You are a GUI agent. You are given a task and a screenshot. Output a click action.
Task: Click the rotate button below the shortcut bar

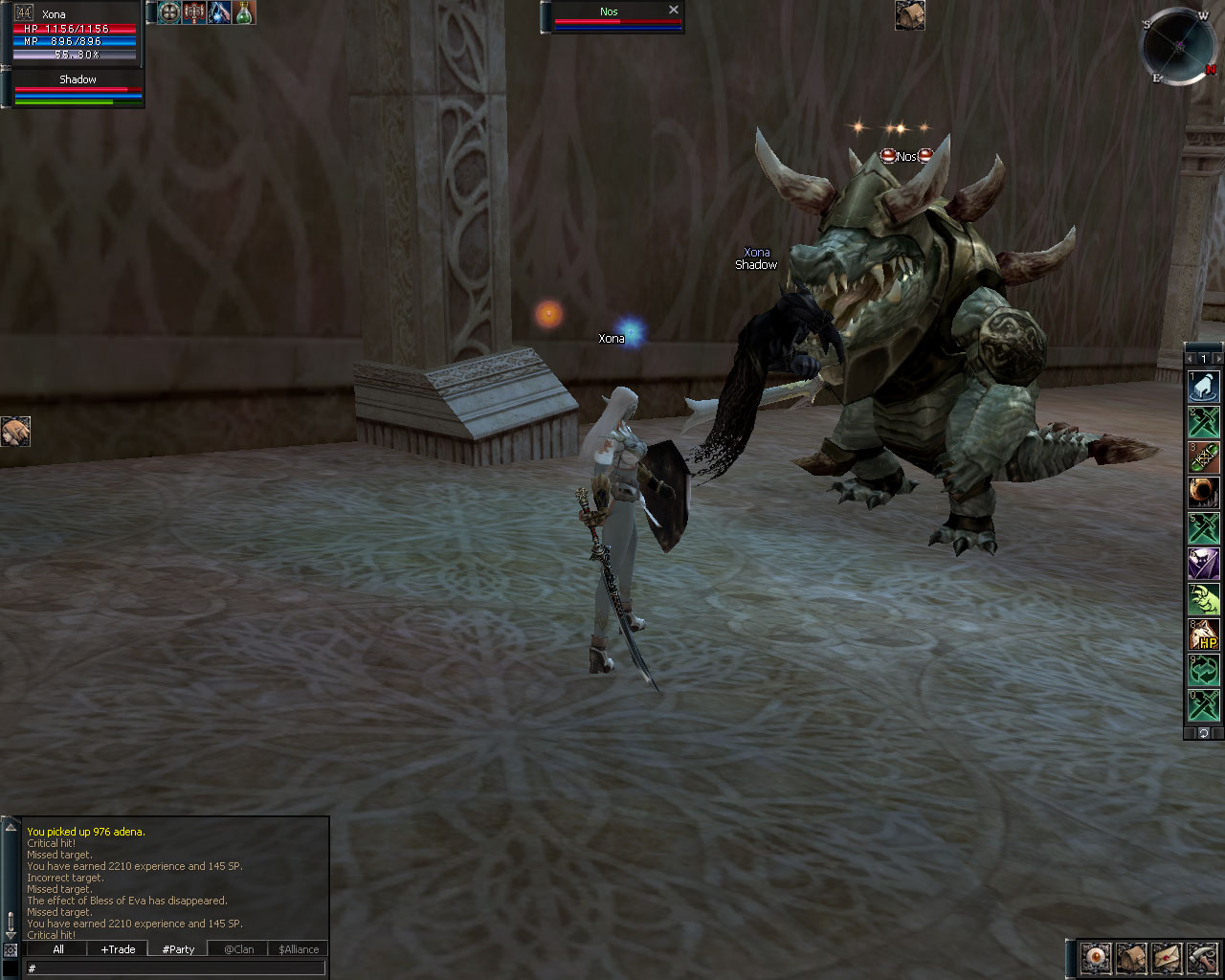pos(1204,733)
